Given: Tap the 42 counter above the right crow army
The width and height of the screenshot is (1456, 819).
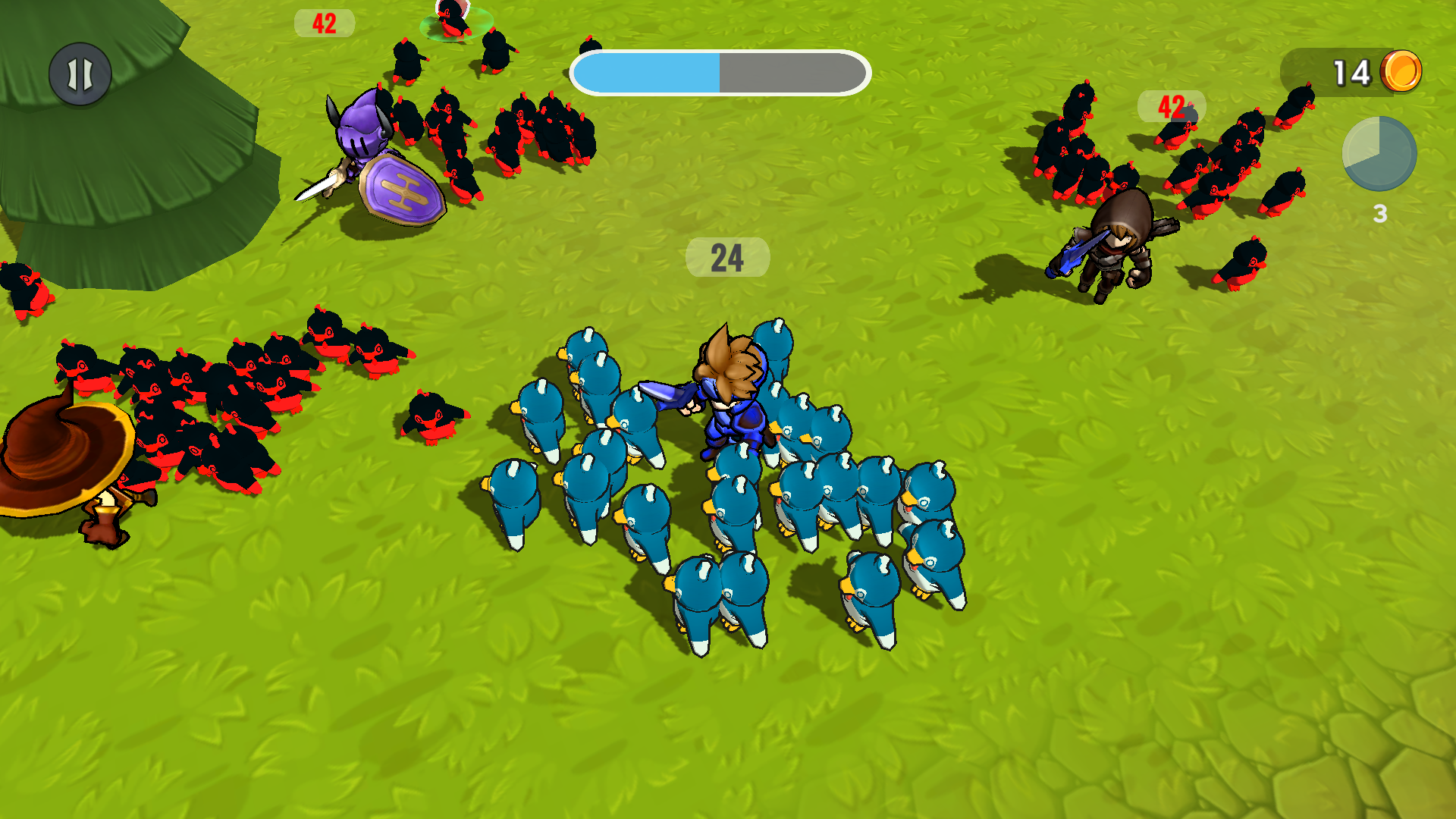Looking at the screenshot, I should tap(1170, 106).
